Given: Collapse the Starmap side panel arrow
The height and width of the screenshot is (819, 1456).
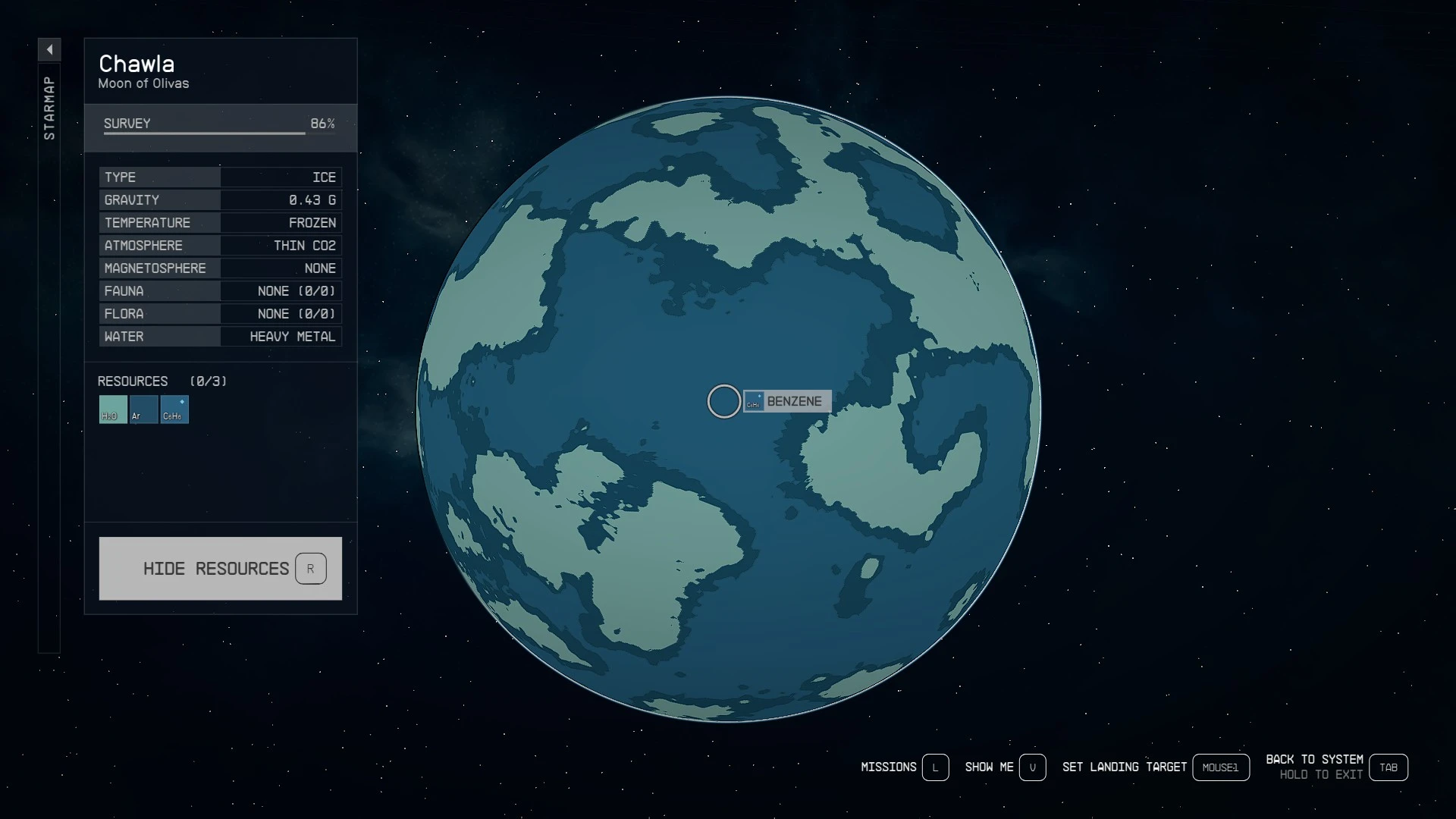Looking at the screenshot, I should coord(49,50).
